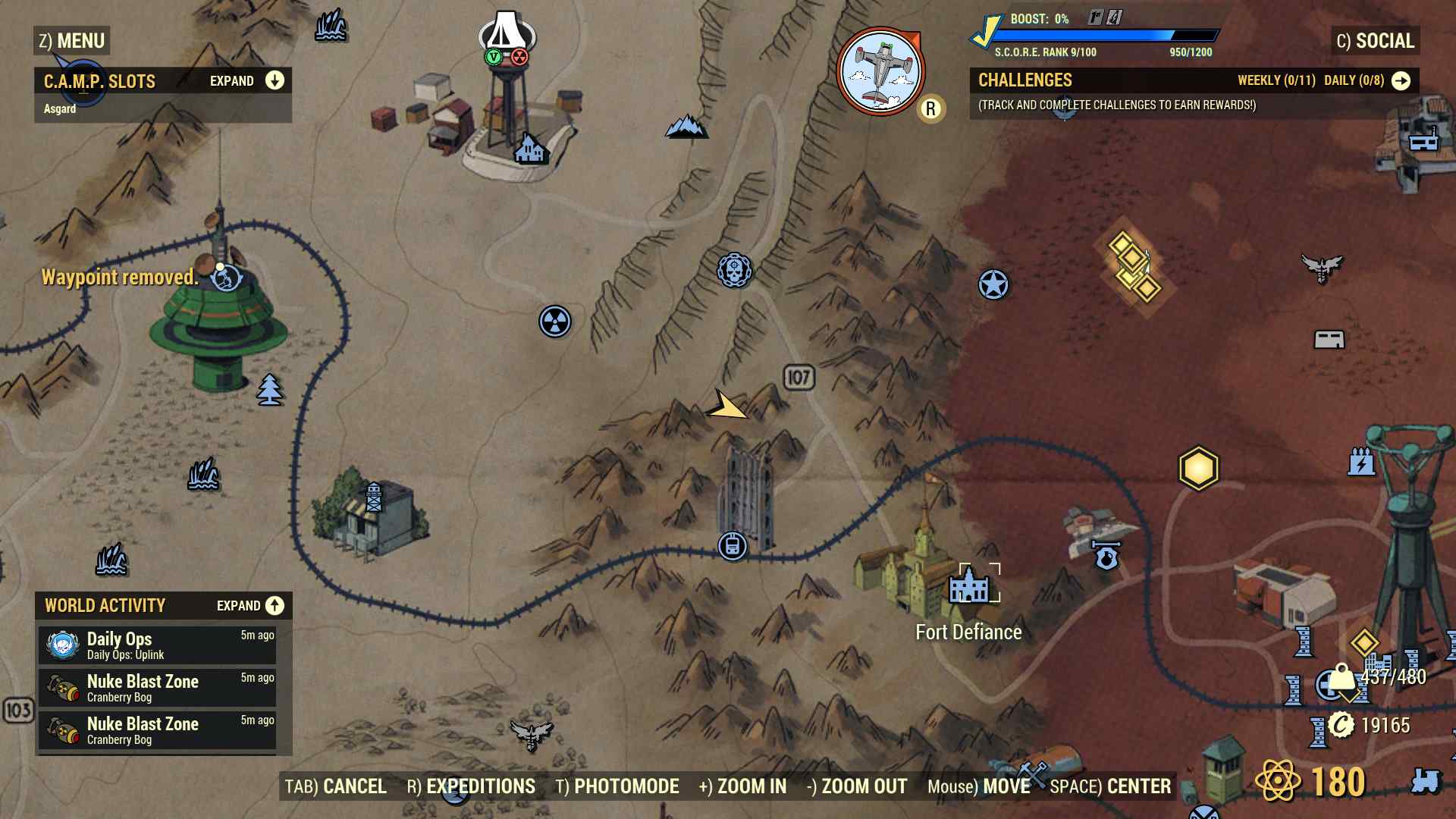Viewport: 1456px width, 819px height.
Task: Open the Challenges arrow button
Action: coord(1401,81)
